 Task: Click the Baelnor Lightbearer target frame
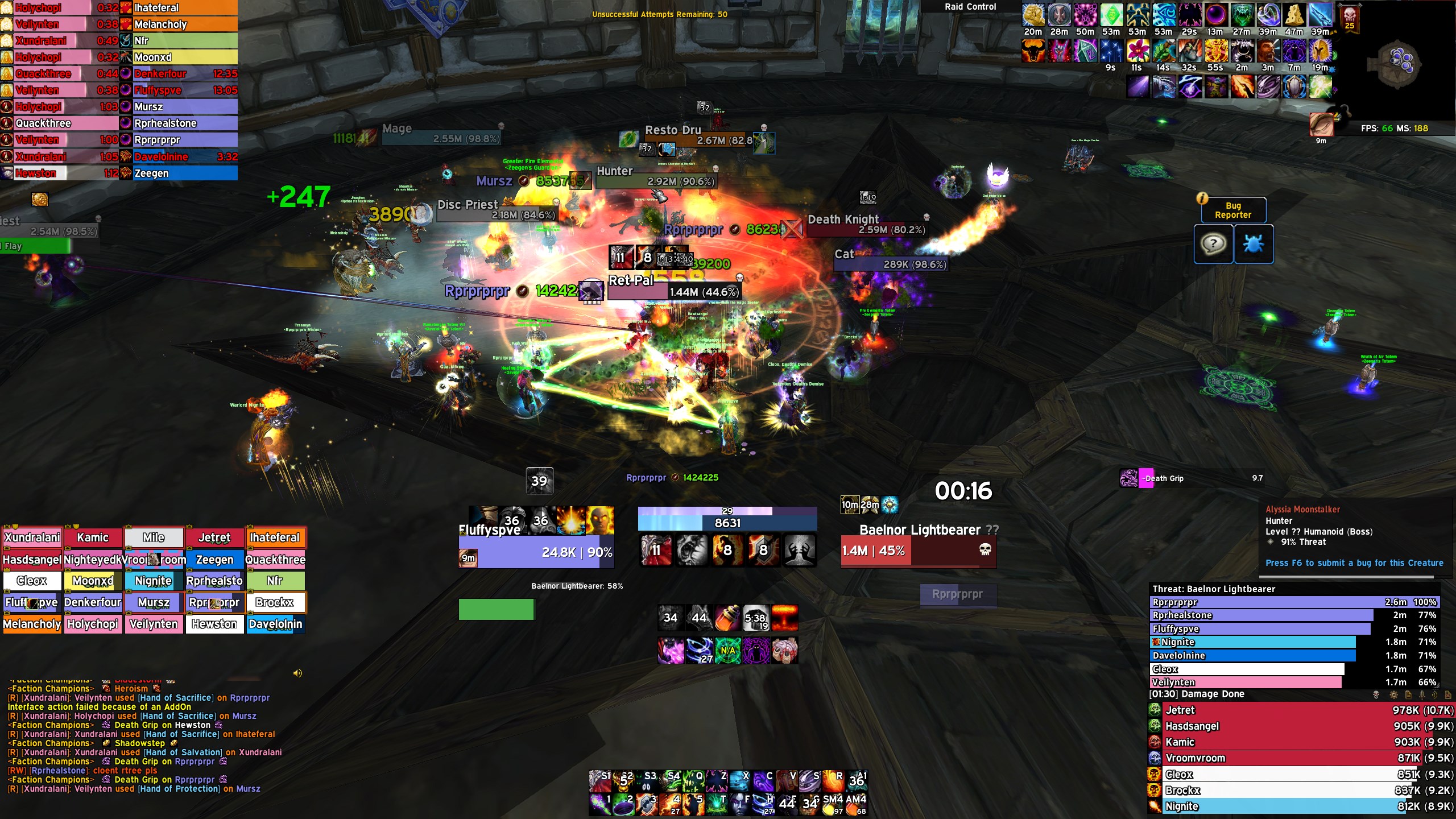[x=918, y=550]
